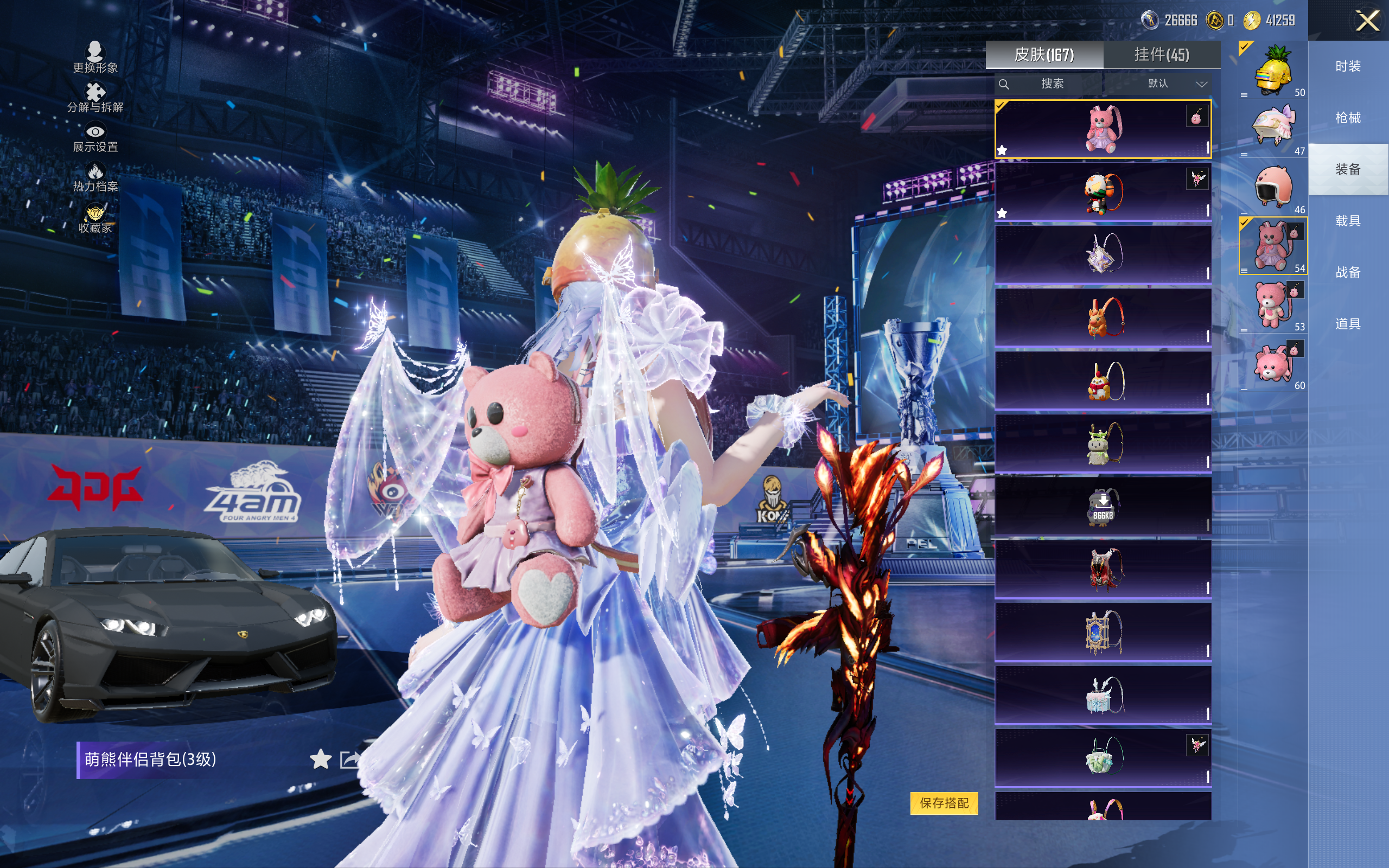
Task: Close the wardrobe screen with the X
Action: [1367, 21]
